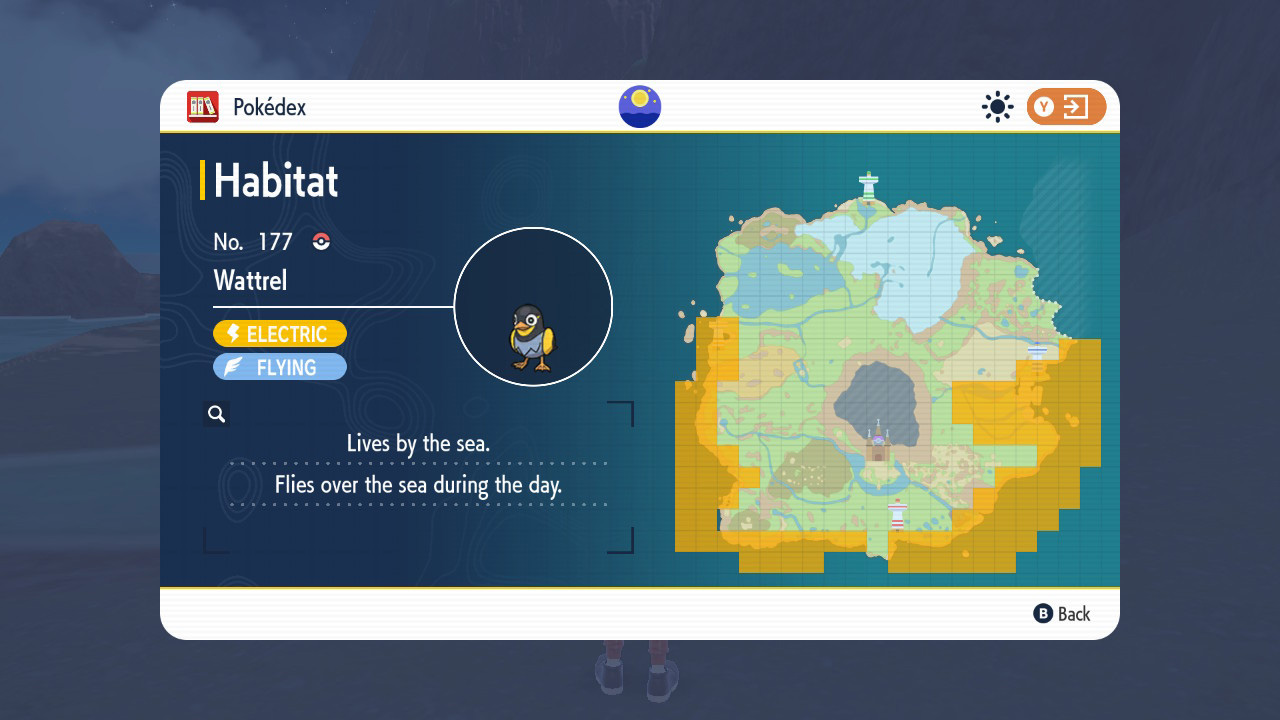This screenshot has width=1280, height=720.
Task: Open the magnifying glass search icon
Action: coord(216,413)
